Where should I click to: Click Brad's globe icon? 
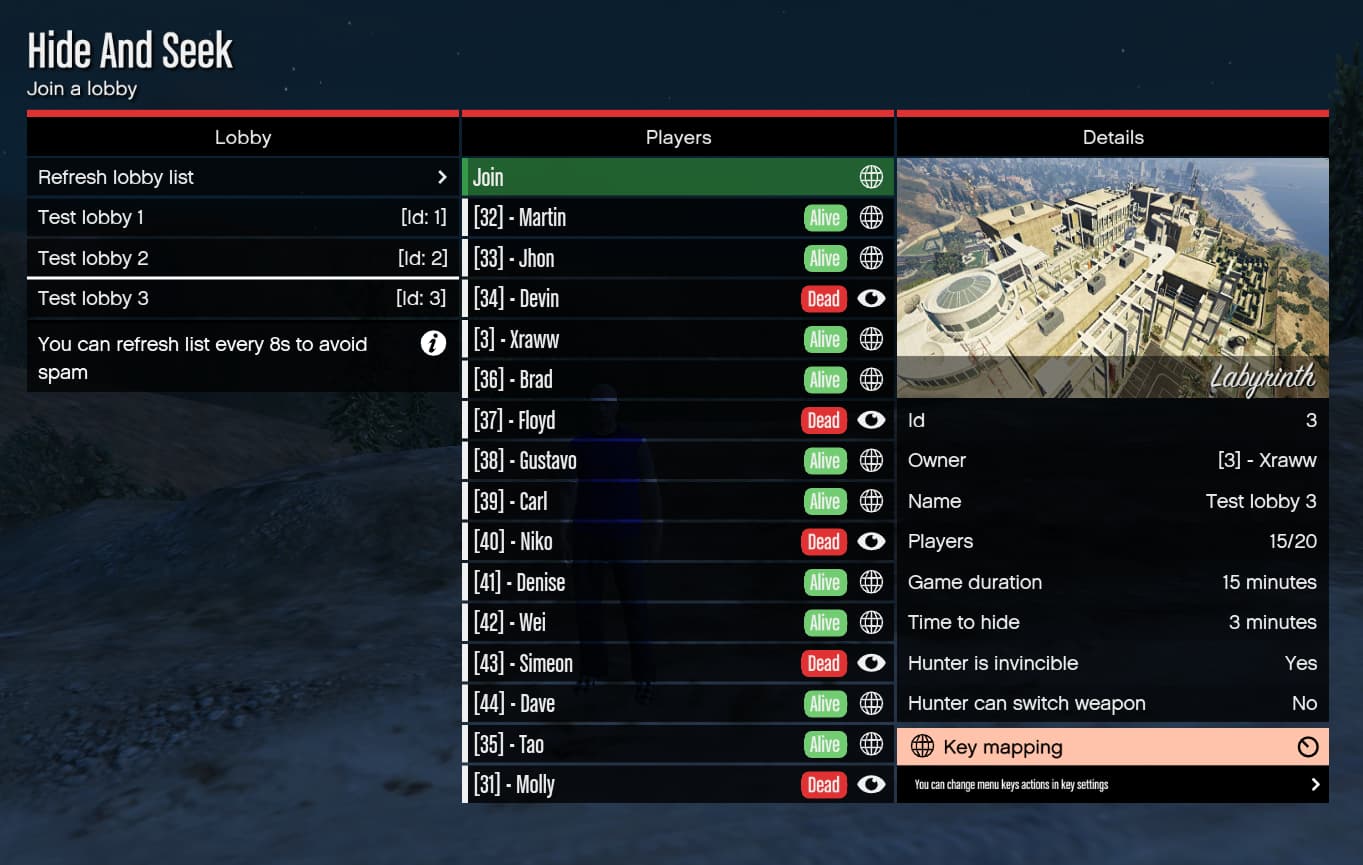coord(871,379)
